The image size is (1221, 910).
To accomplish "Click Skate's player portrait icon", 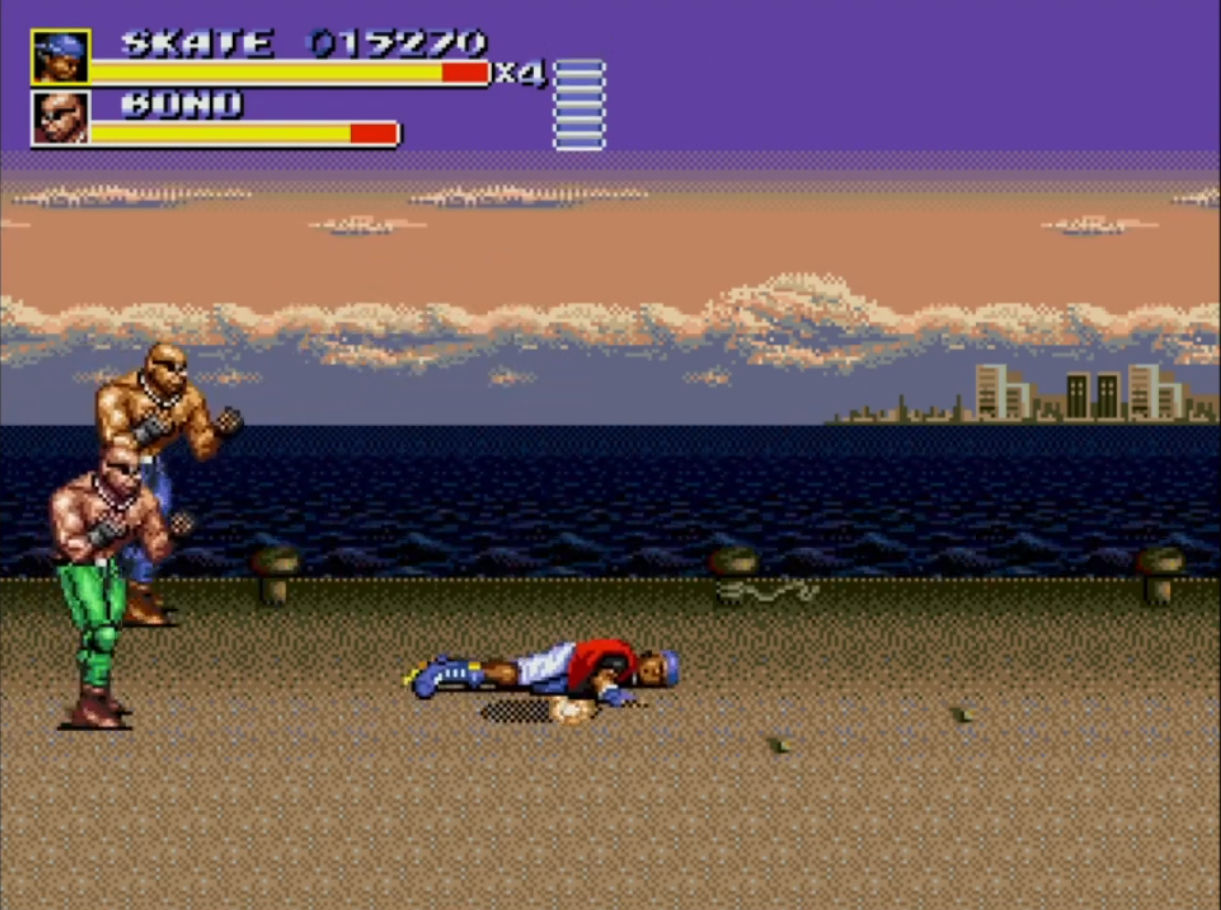I will [60, 57].
